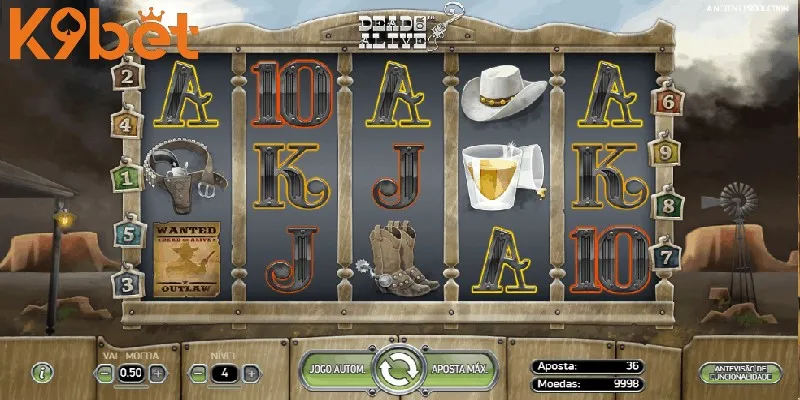Select payline 9 marker
The width and height of the screenshot is (800, 400).
coord(666,153)
